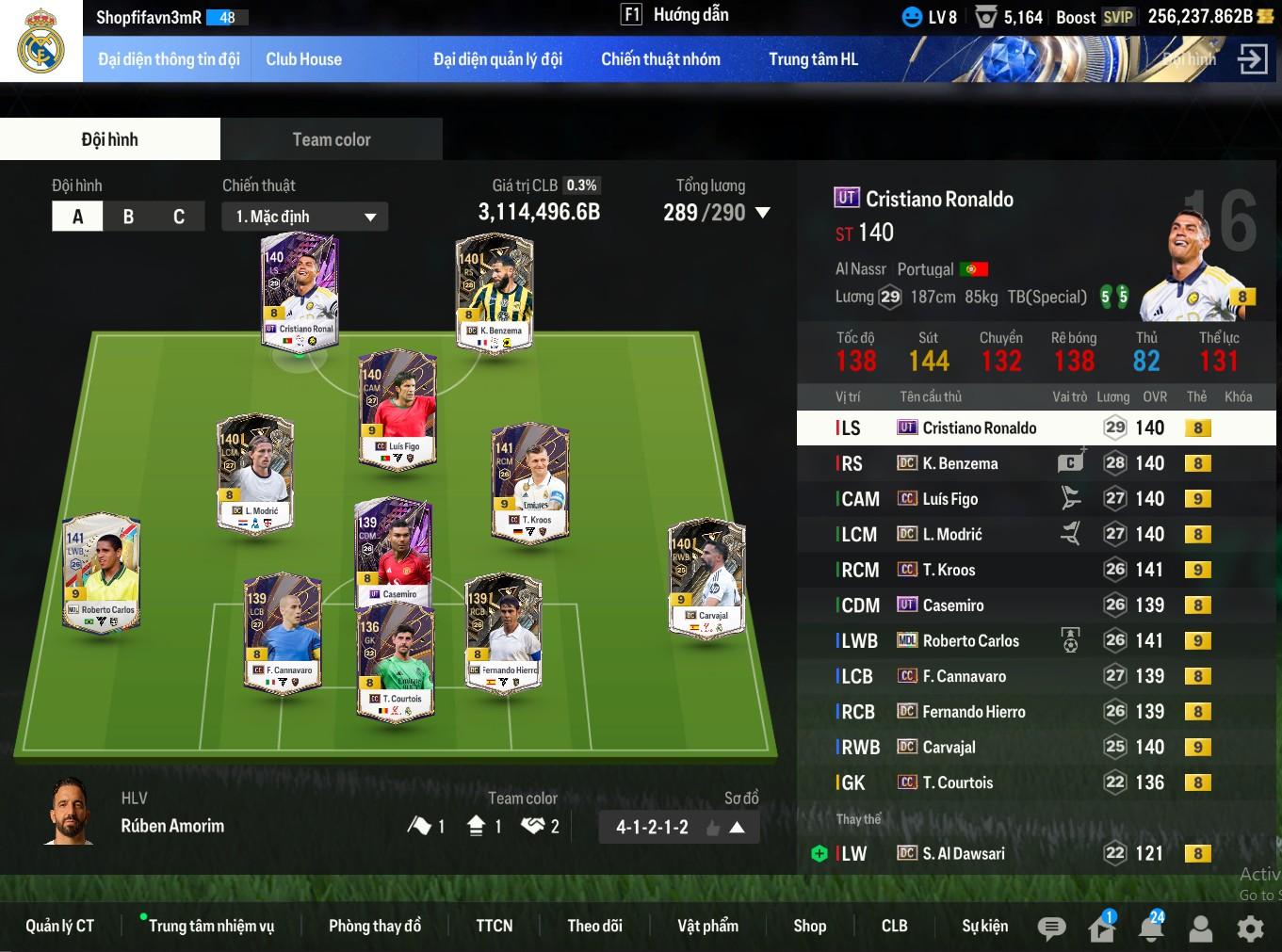
Task: Select squad B
Action: [x=128, y=217]
